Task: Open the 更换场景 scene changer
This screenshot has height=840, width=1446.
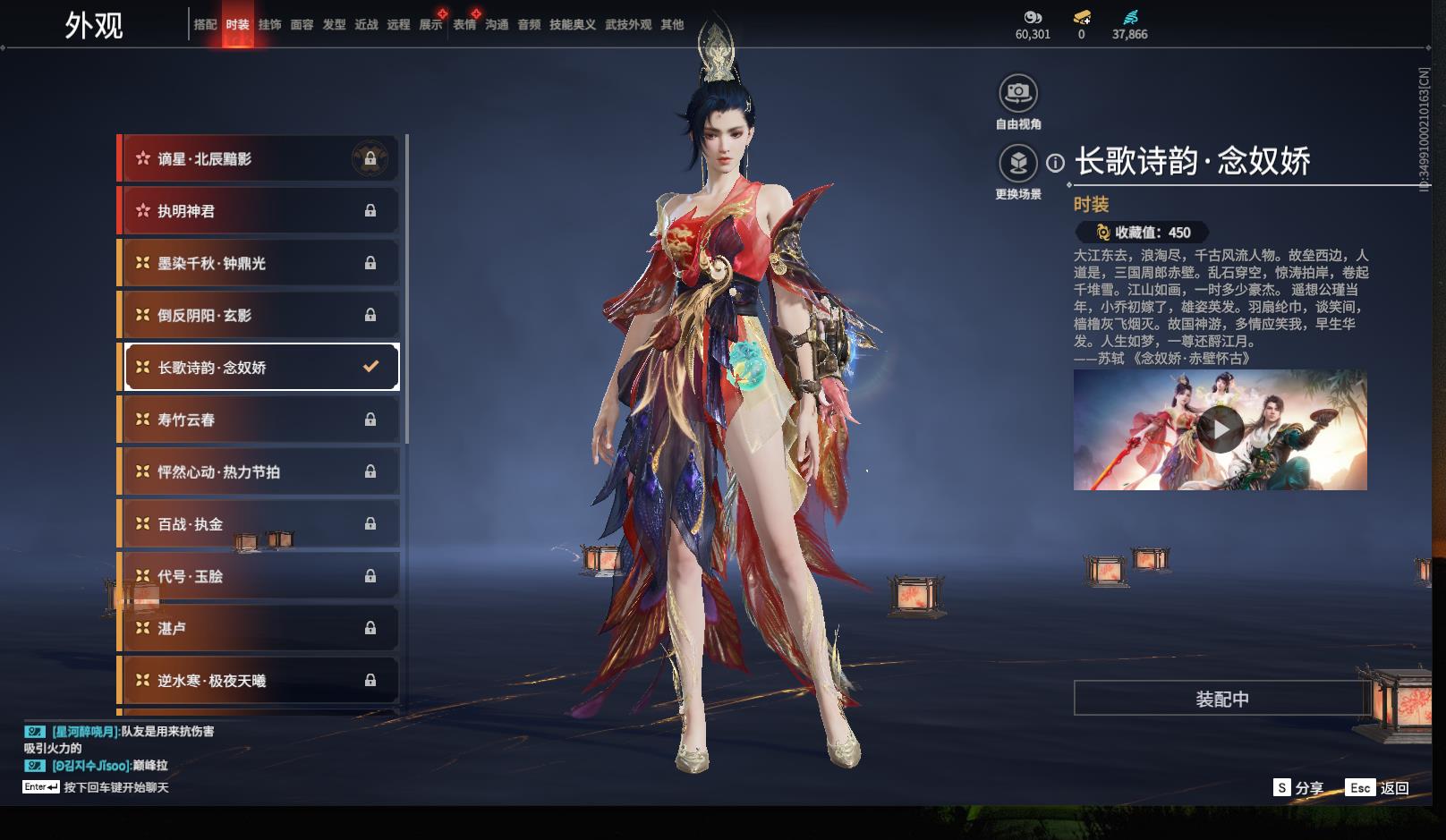Action: point(1018,164)
